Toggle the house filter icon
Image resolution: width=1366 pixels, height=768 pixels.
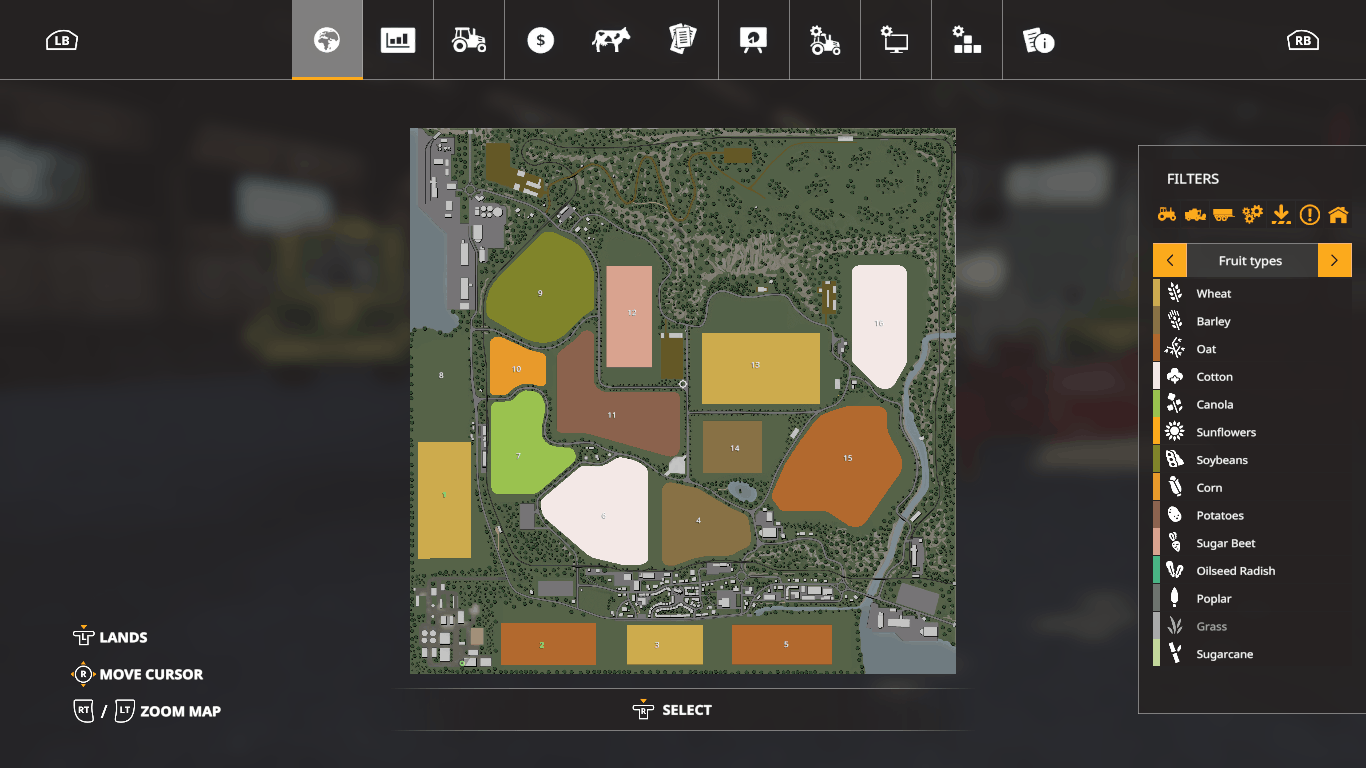click(x=1338, y=214)
